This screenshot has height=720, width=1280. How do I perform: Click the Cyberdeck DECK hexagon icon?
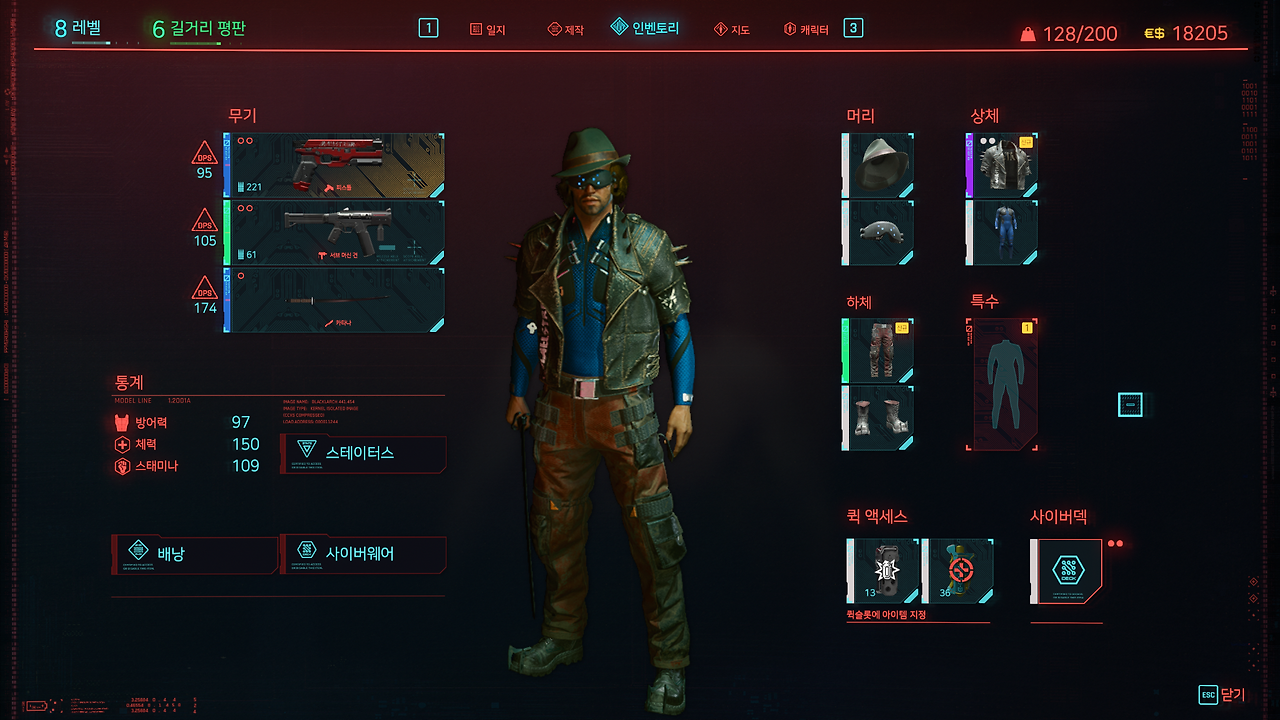pyautogui.click(x=1066, y=570)
